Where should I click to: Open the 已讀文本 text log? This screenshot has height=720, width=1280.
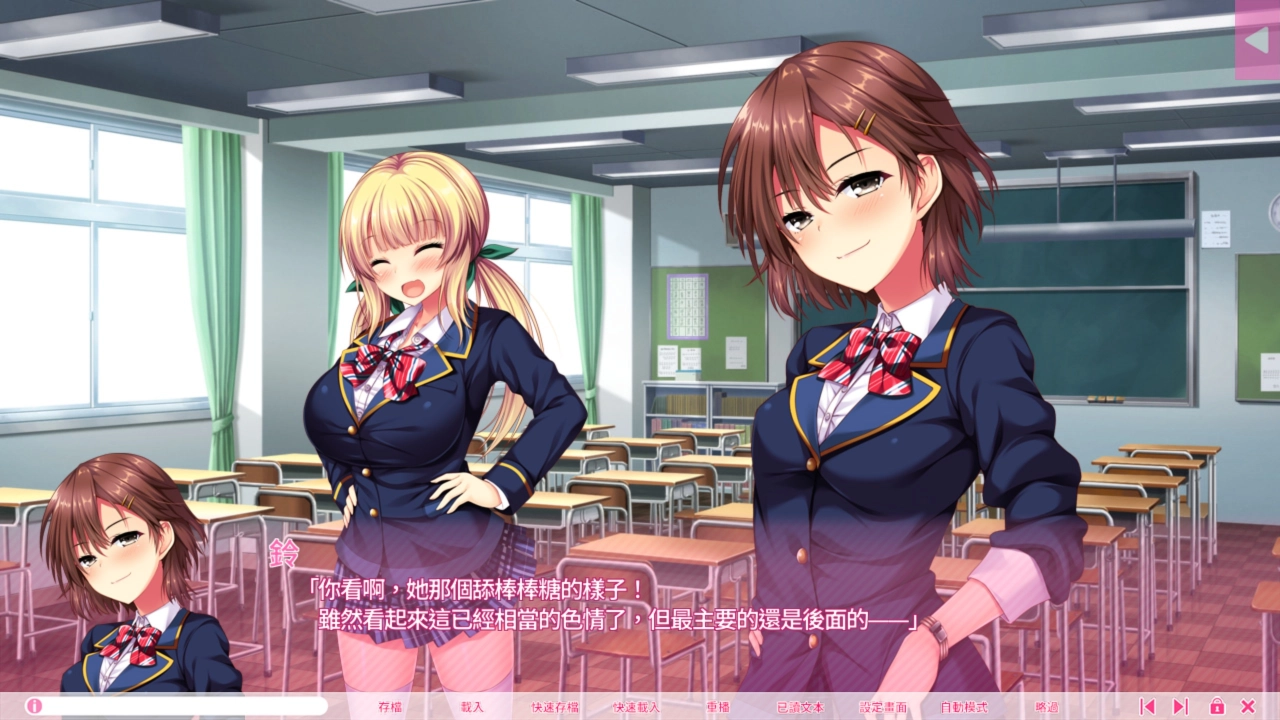(800, 706)
